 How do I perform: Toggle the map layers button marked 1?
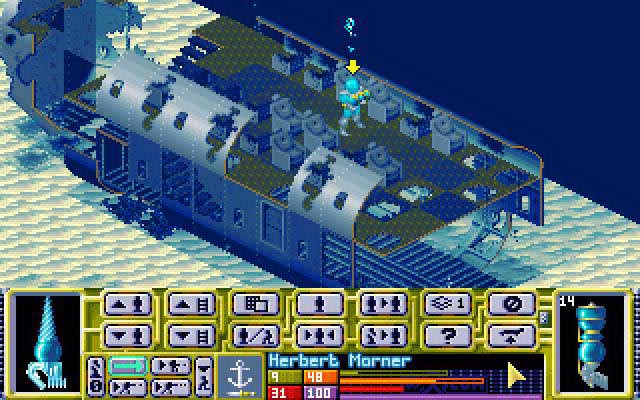tap(447, 304)
